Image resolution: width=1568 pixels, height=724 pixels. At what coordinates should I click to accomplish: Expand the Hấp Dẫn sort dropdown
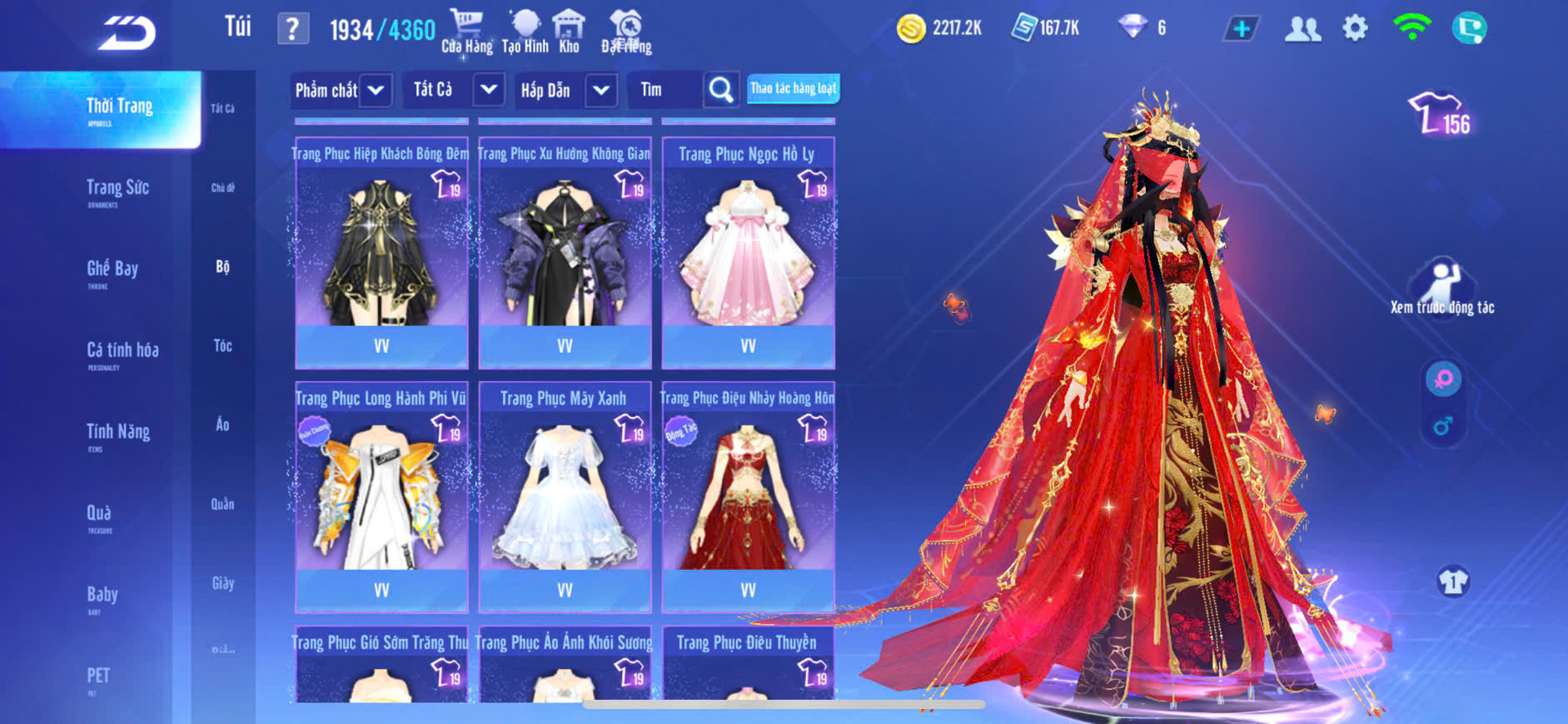pos(601,90)
